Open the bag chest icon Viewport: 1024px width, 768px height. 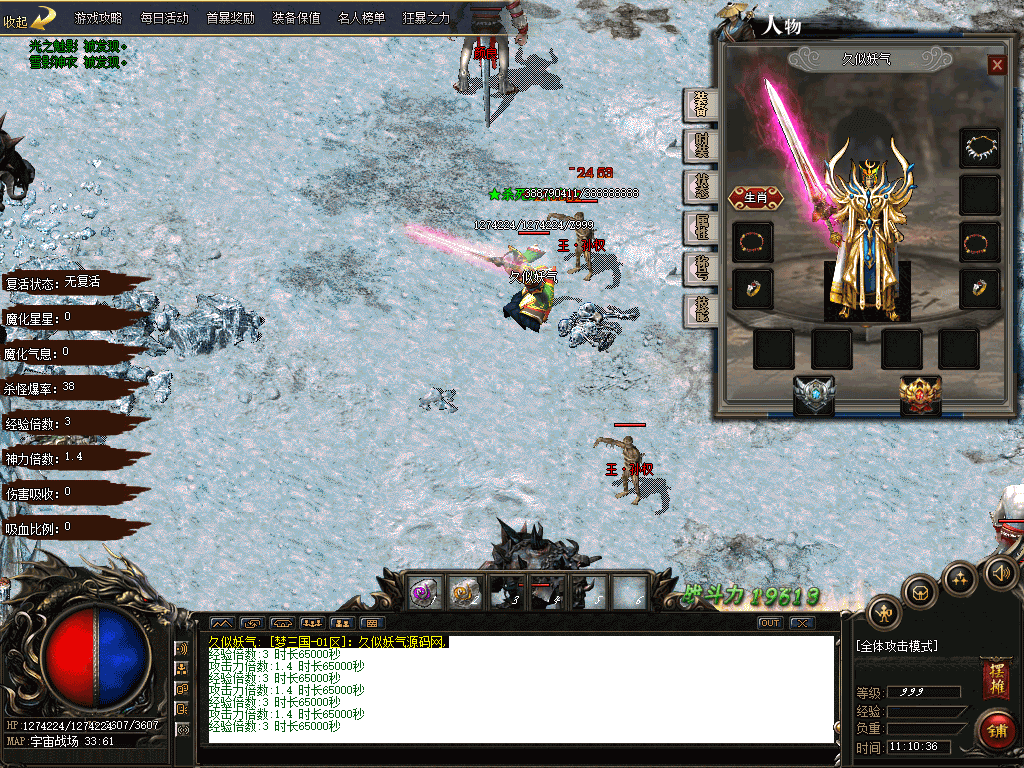(x=920, y=592)
